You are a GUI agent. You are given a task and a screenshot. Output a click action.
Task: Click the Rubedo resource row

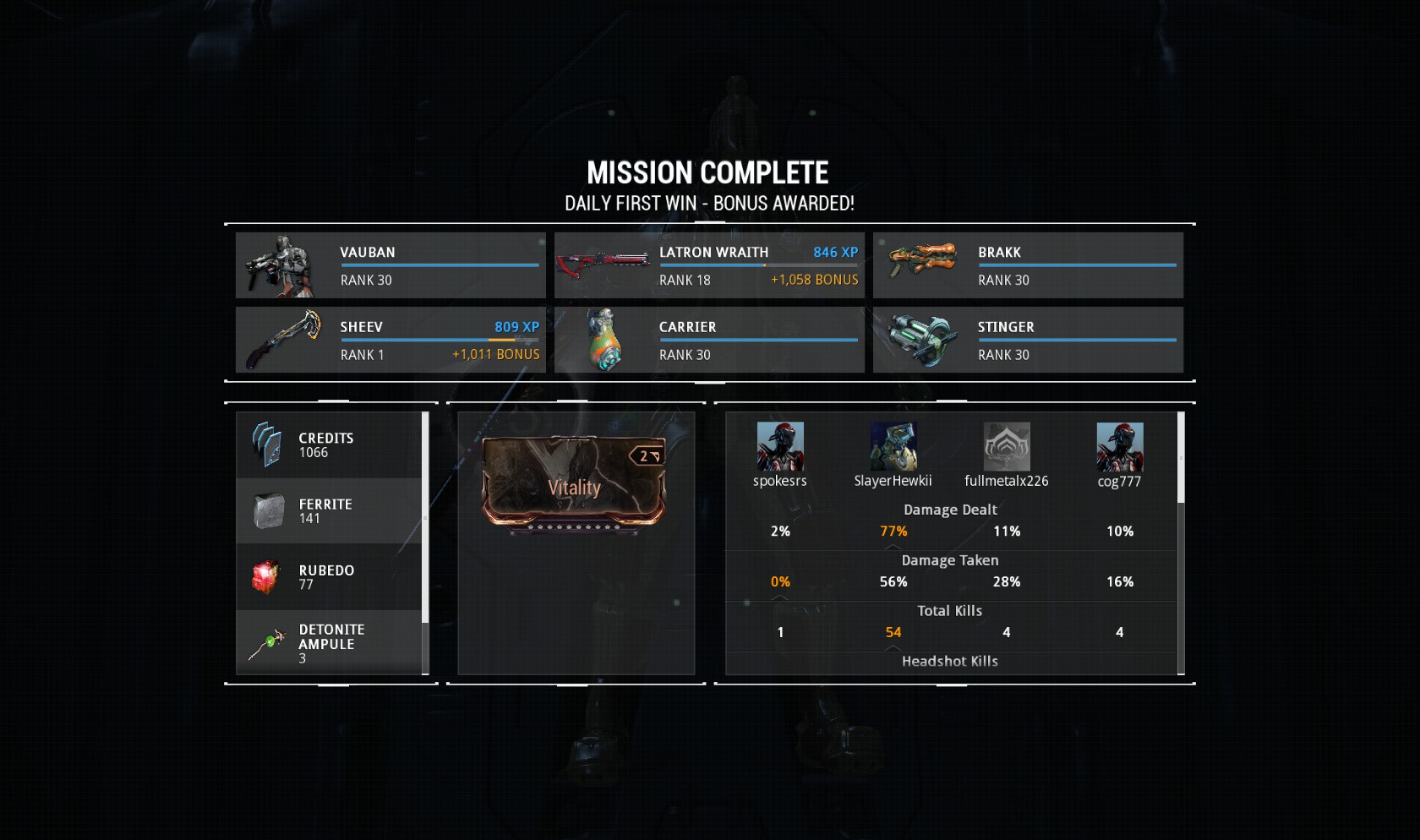coord(329,577)
